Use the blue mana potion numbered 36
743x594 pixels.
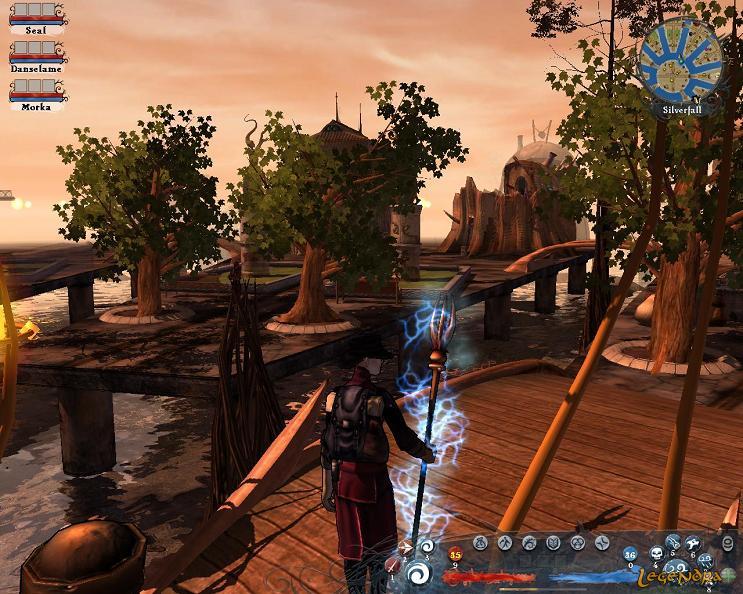[x=630, y=554]
